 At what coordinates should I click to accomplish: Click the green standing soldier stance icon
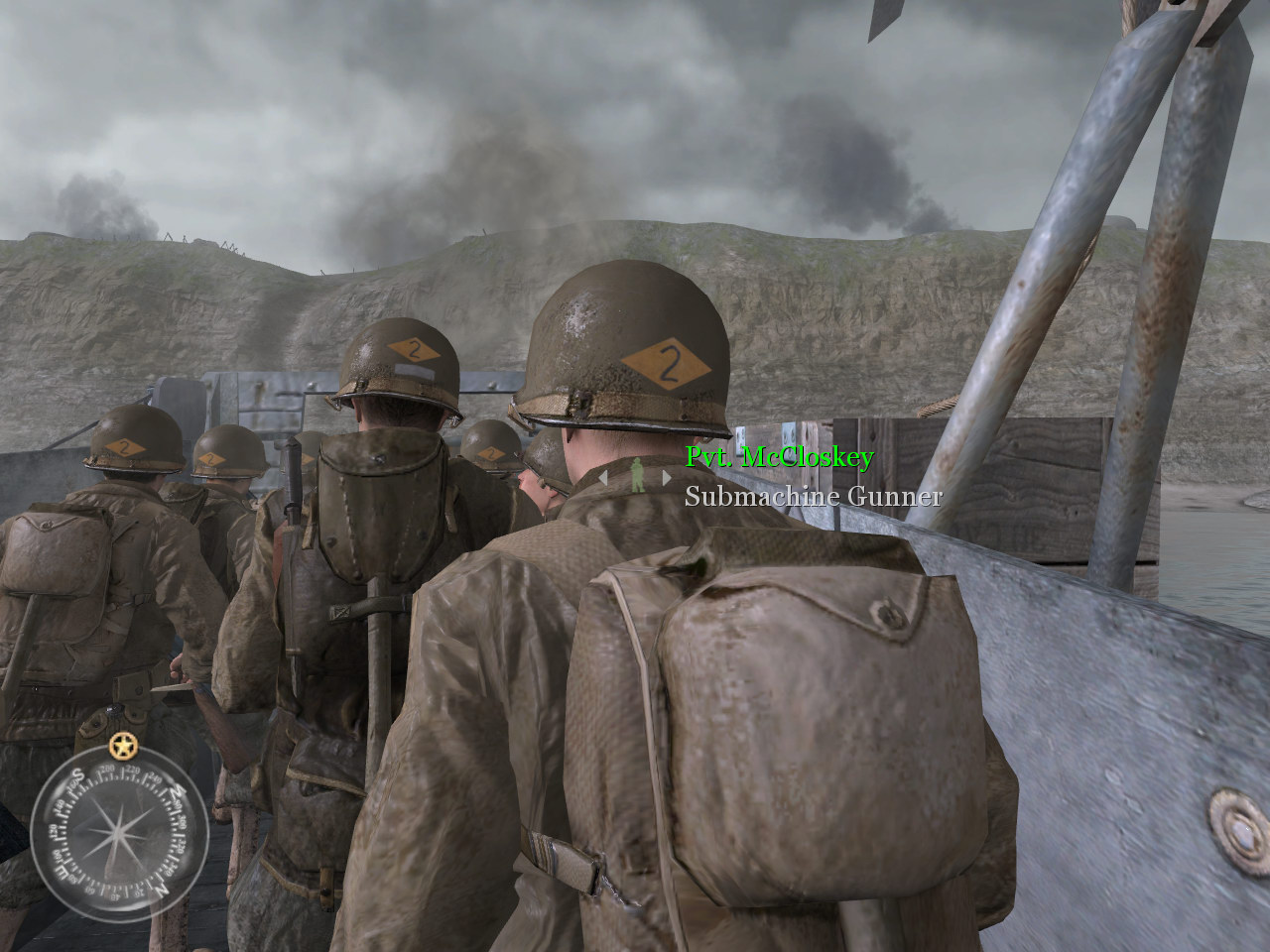[x=635, y=475]
